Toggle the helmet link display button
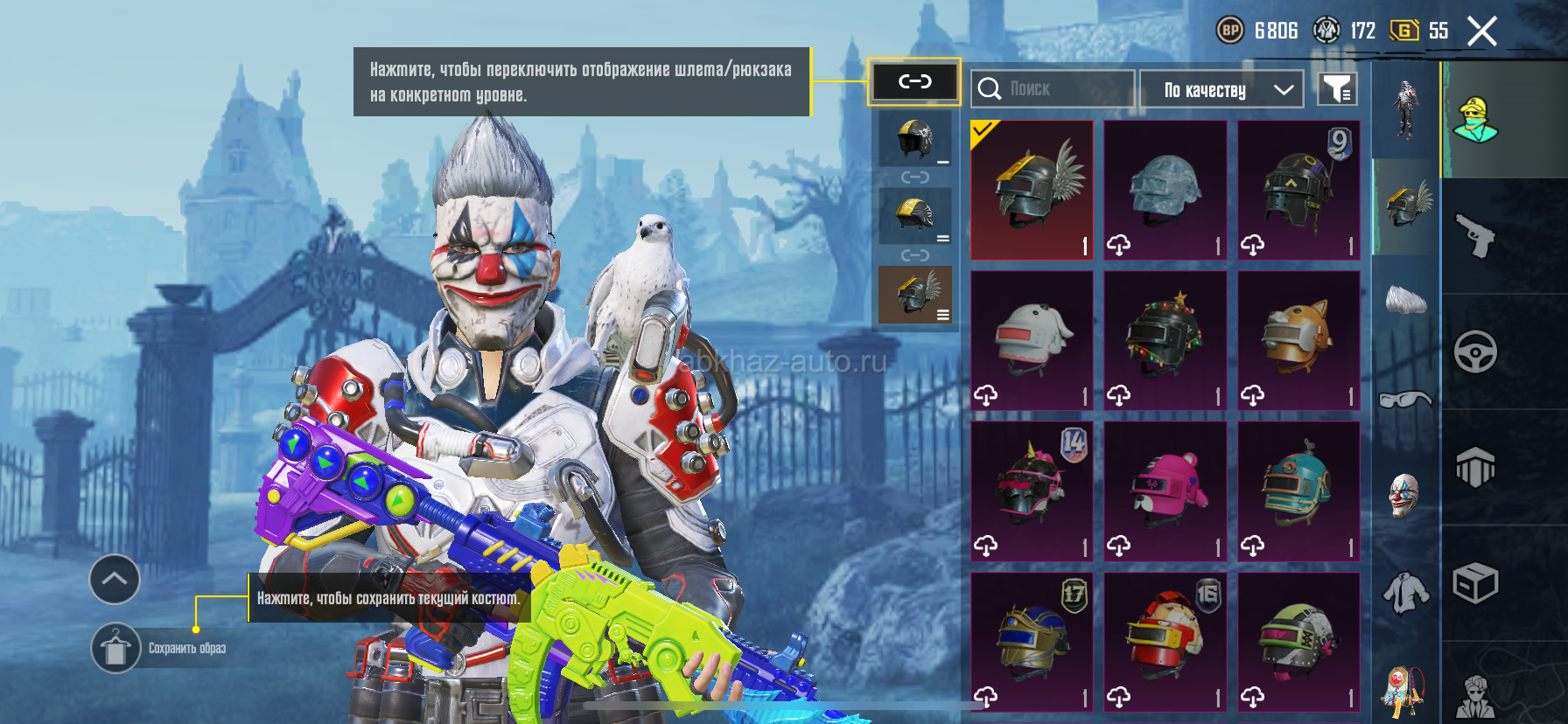This screenshot has width=1568, height=724. click(x=914, y=82)
